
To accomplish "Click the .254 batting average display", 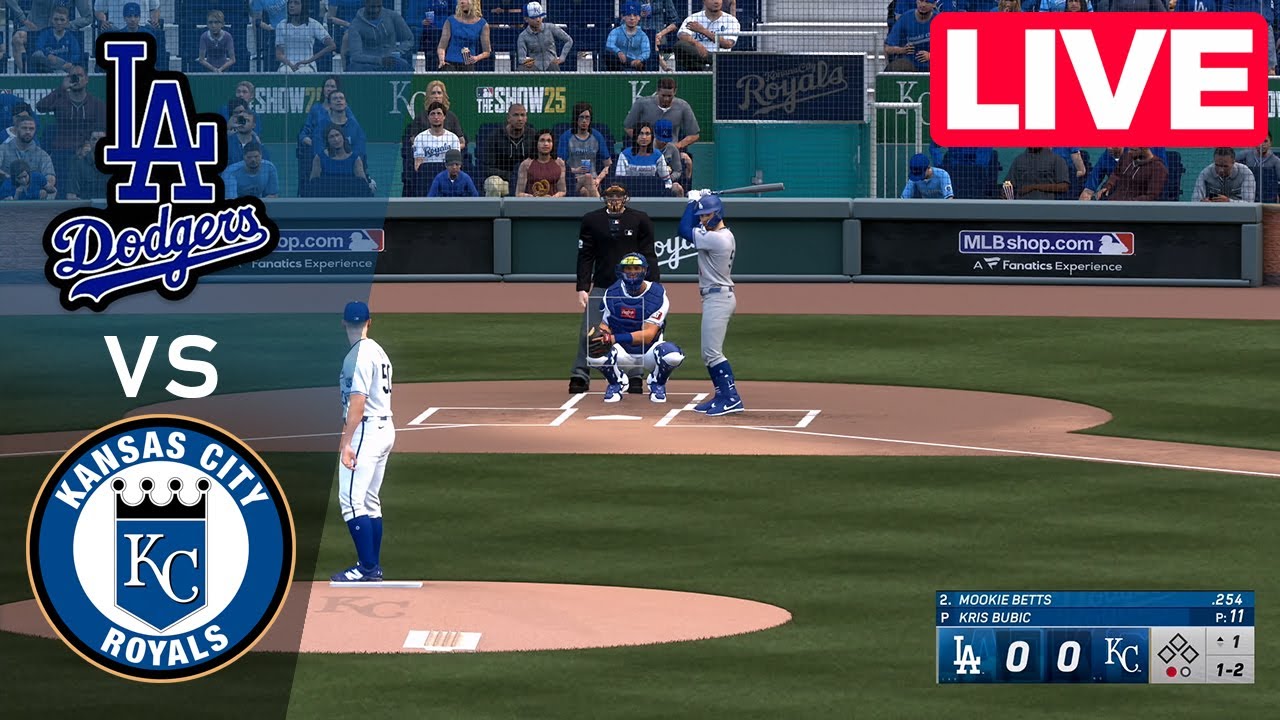I will click(1228, 598).
